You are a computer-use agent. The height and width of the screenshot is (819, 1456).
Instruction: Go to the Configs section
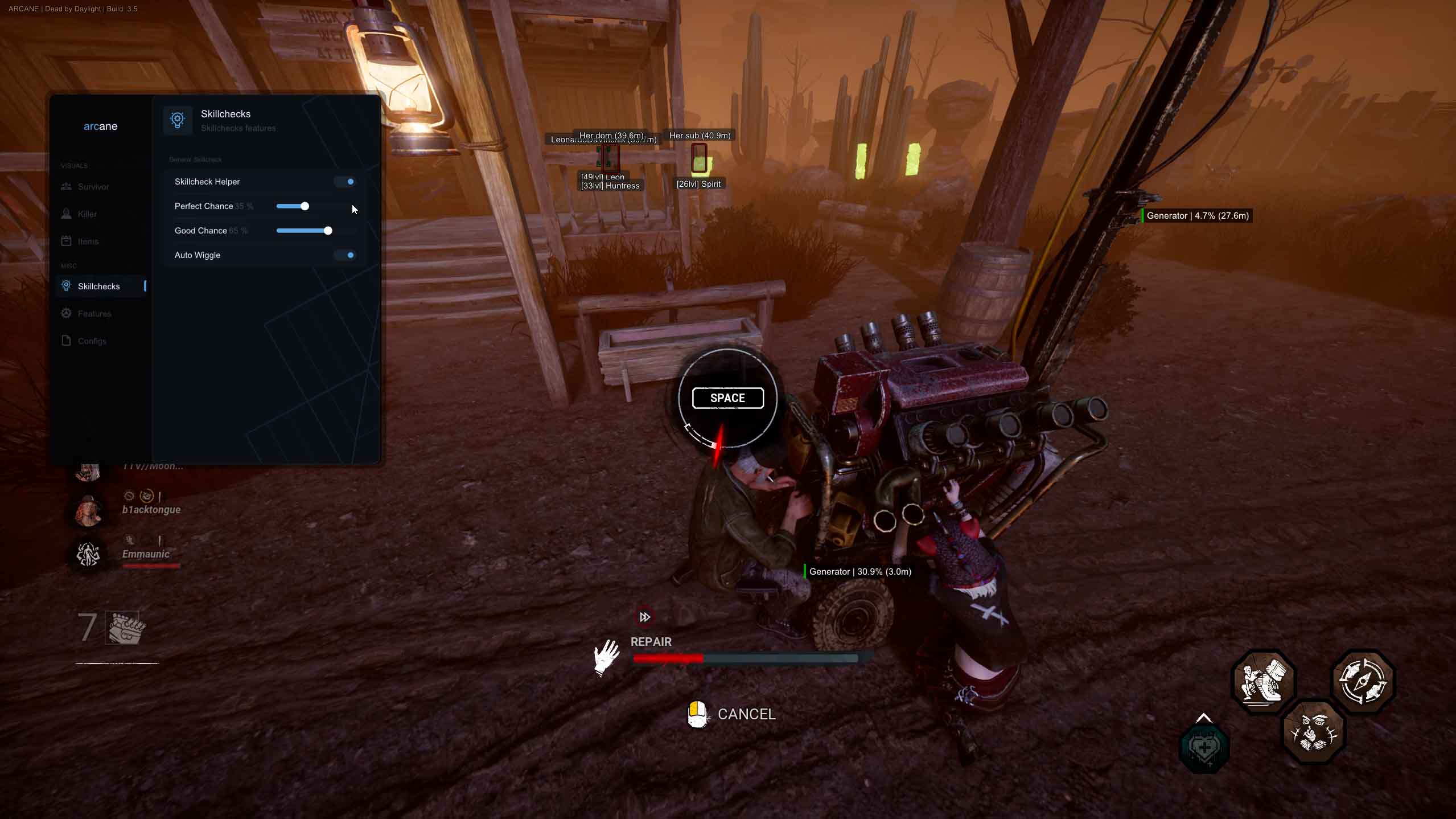coord(92,341)
